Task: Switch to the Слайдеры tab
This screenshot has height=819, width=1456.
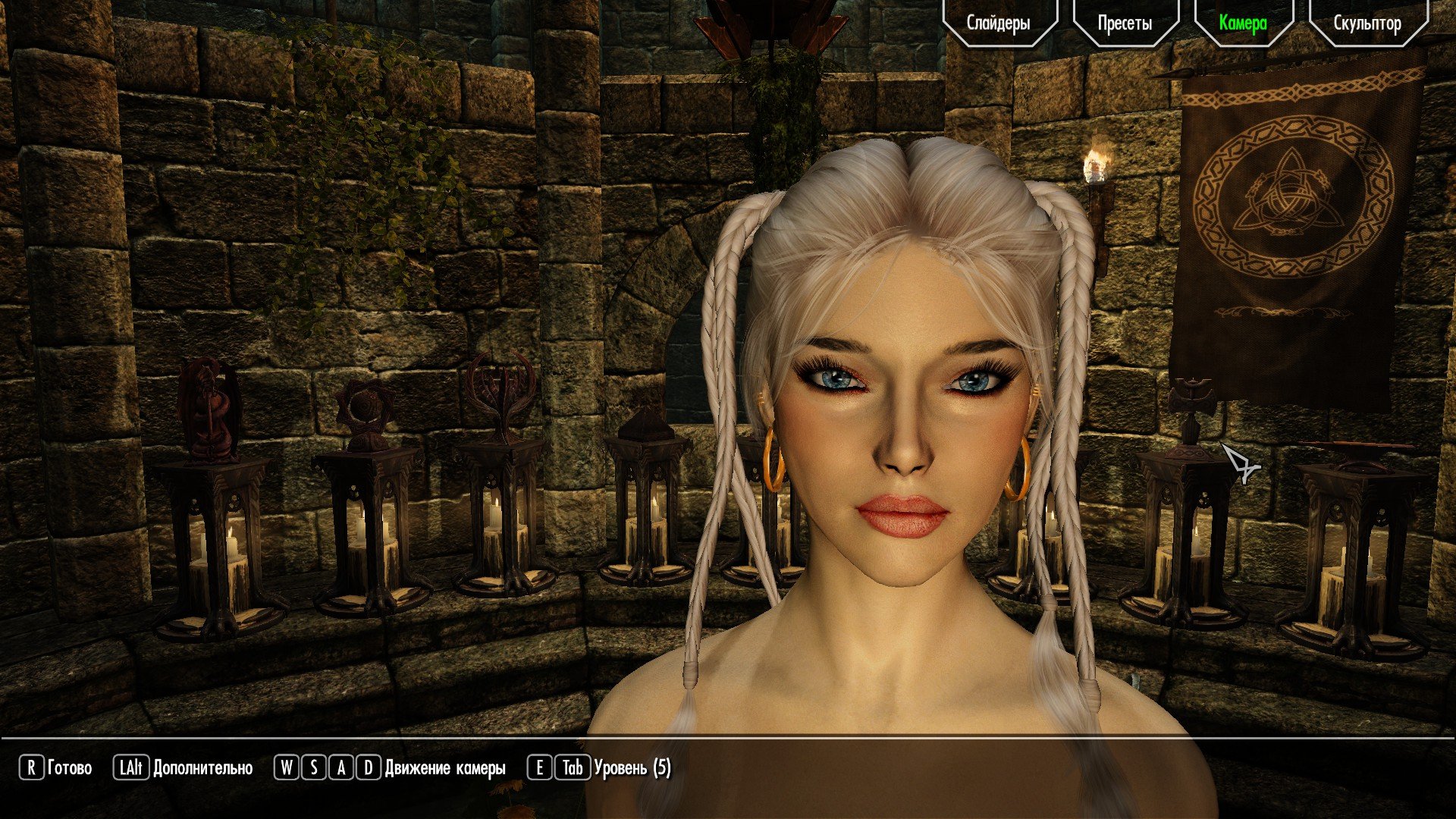Action: [x=999, y=23]
